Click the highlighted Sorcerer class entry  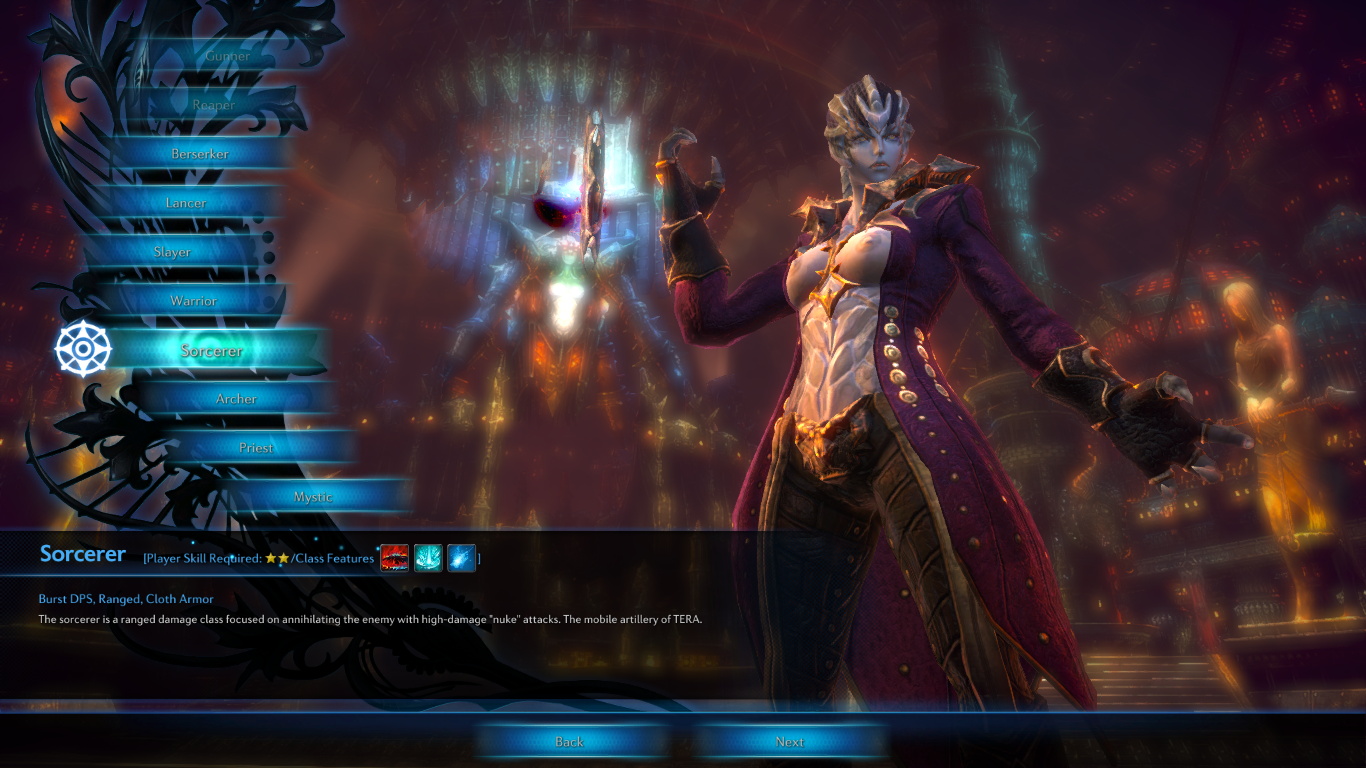click(212, 351)
